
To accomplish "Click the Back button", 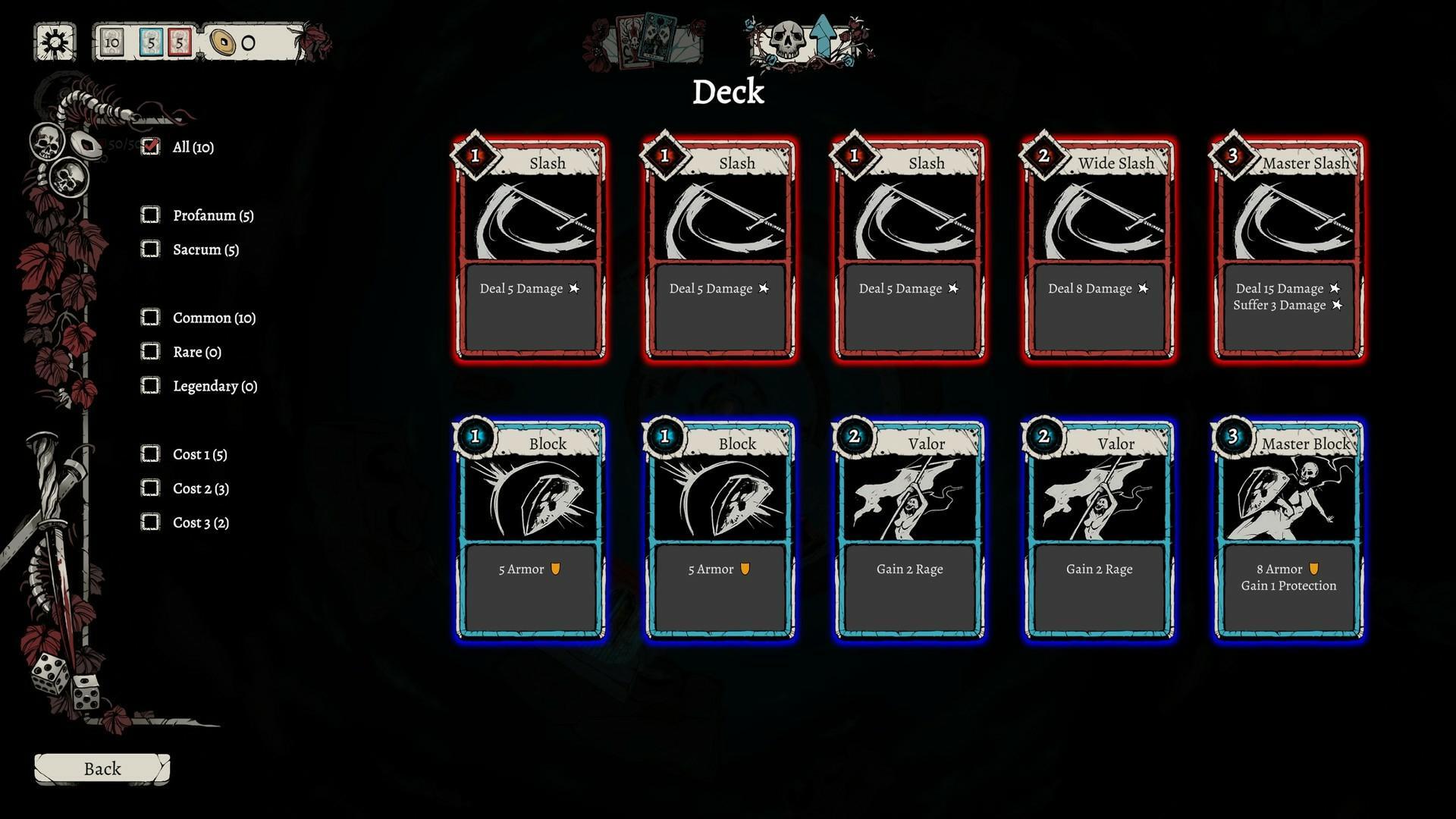I will pyautogui.click(x=101, y=768).
